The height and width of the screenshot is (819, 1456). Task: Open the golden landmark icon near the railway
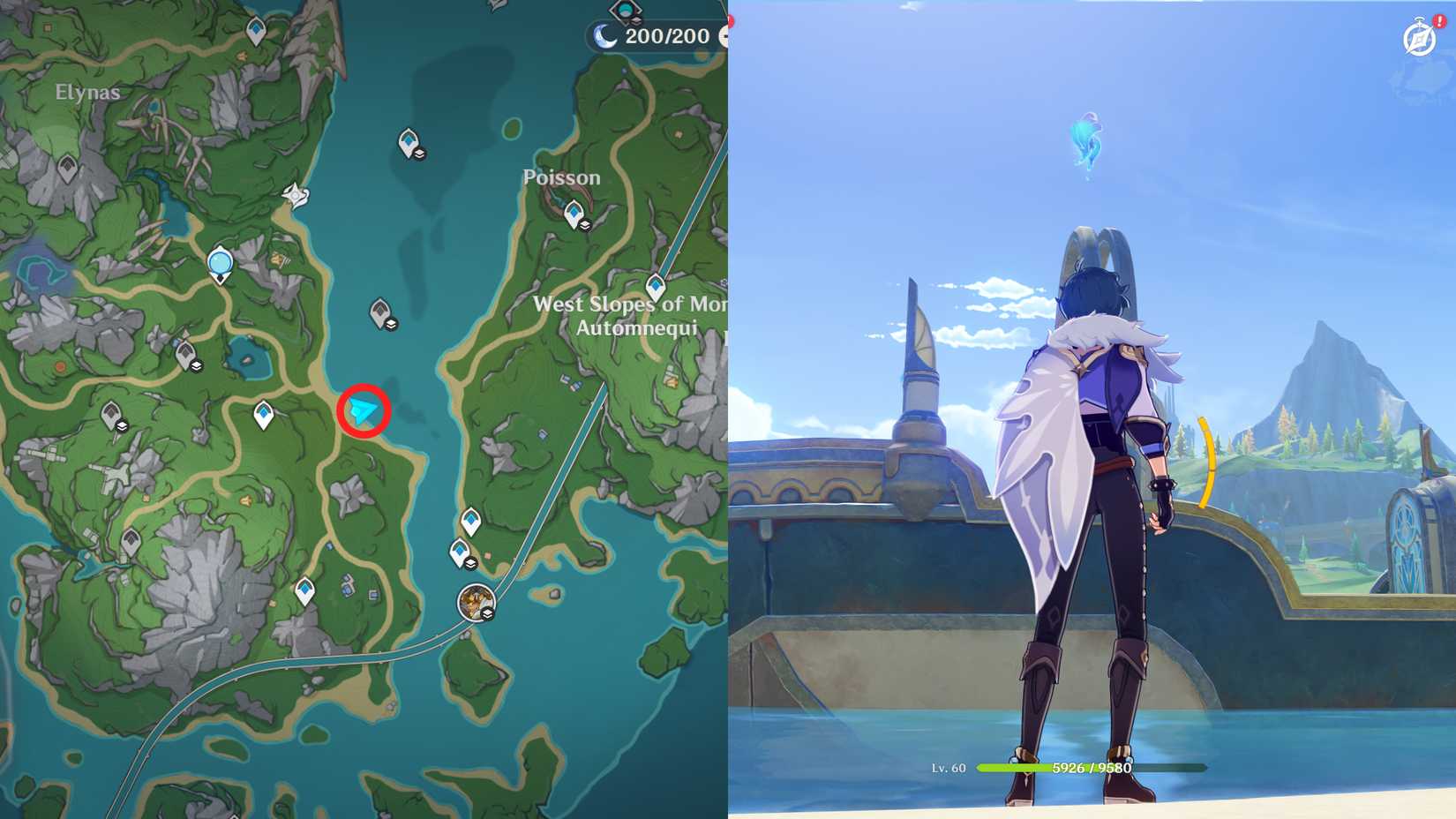477,600
